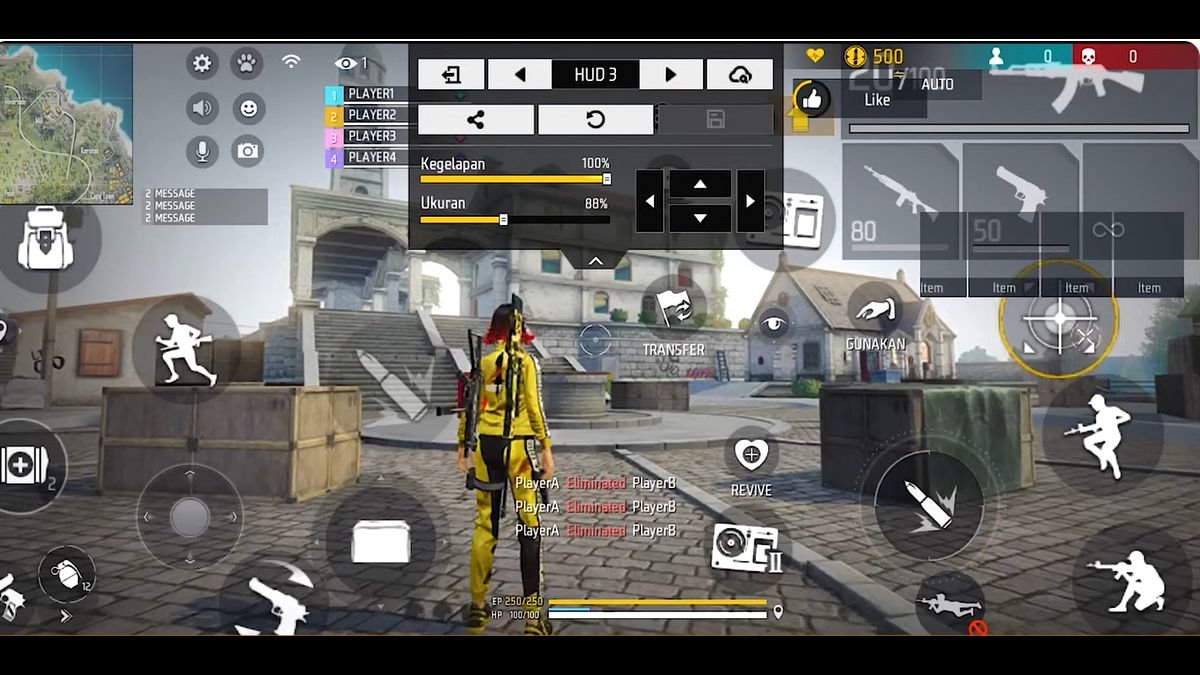The height and width of the screenshot is (675, 1200).
Task: Adjust the Ukuran size slider
Action: coord(503,219)
